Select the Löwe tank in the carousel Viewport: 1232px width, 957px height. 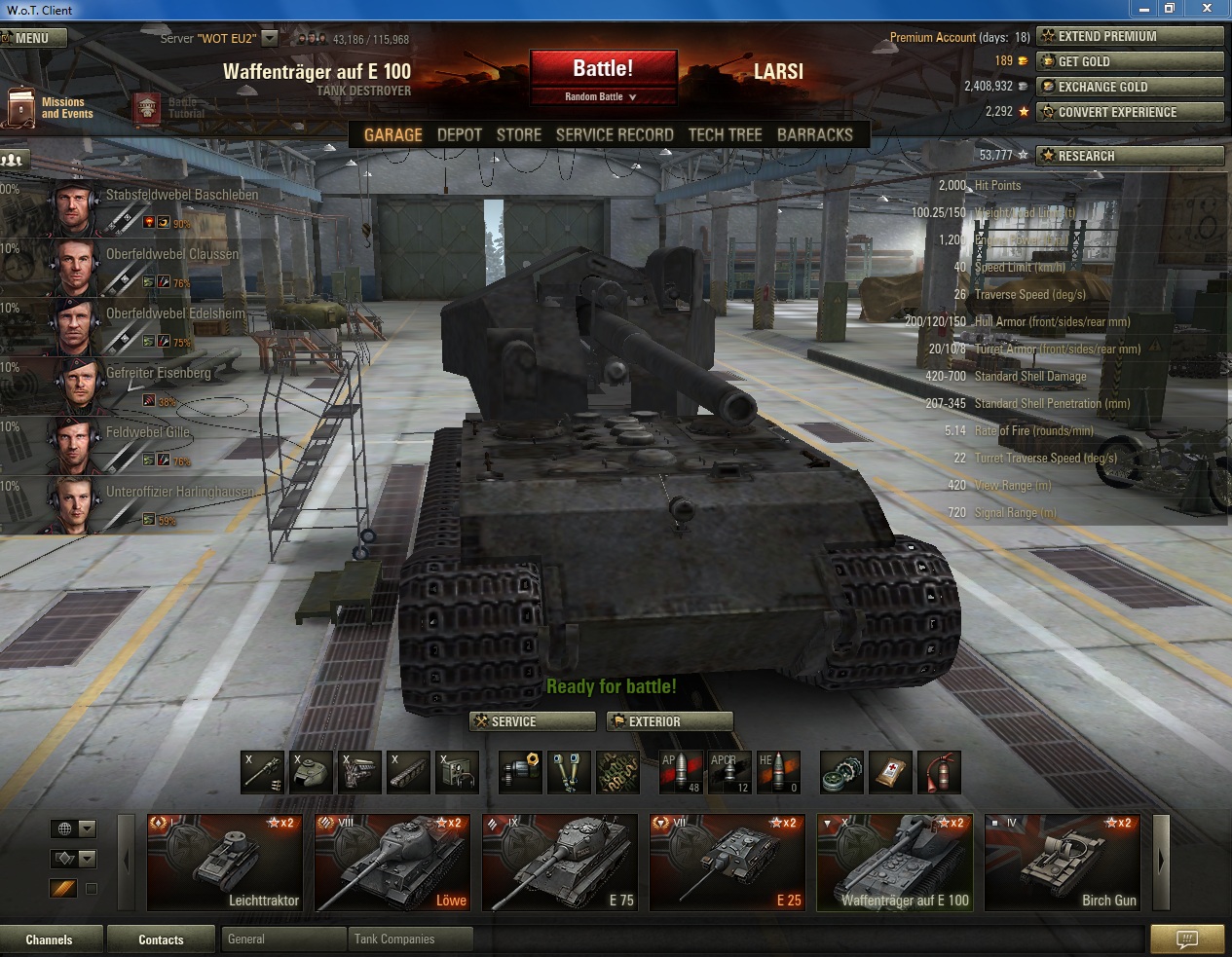coord(392,864)
